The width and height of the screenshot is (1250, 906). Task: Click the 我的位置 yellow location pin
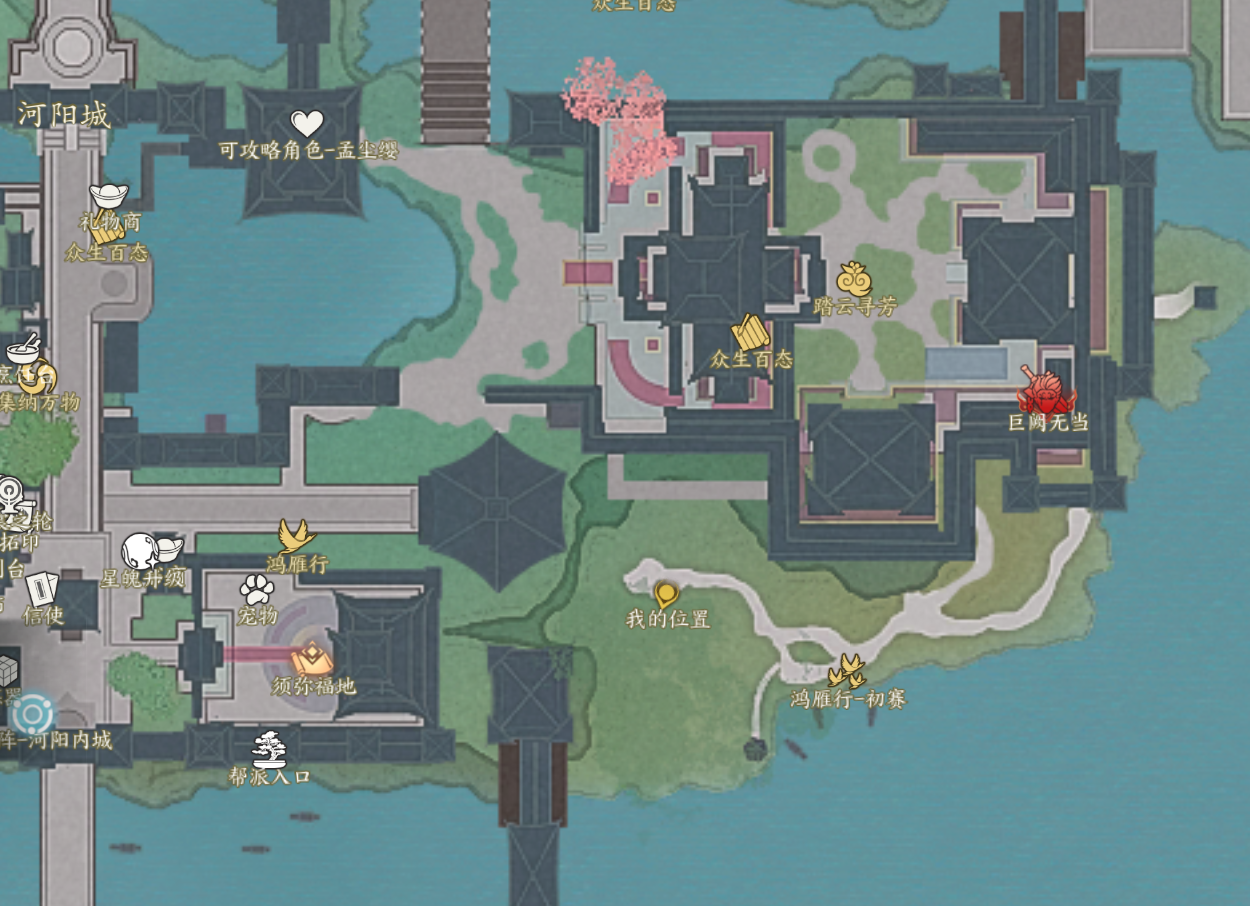point(666,595)
